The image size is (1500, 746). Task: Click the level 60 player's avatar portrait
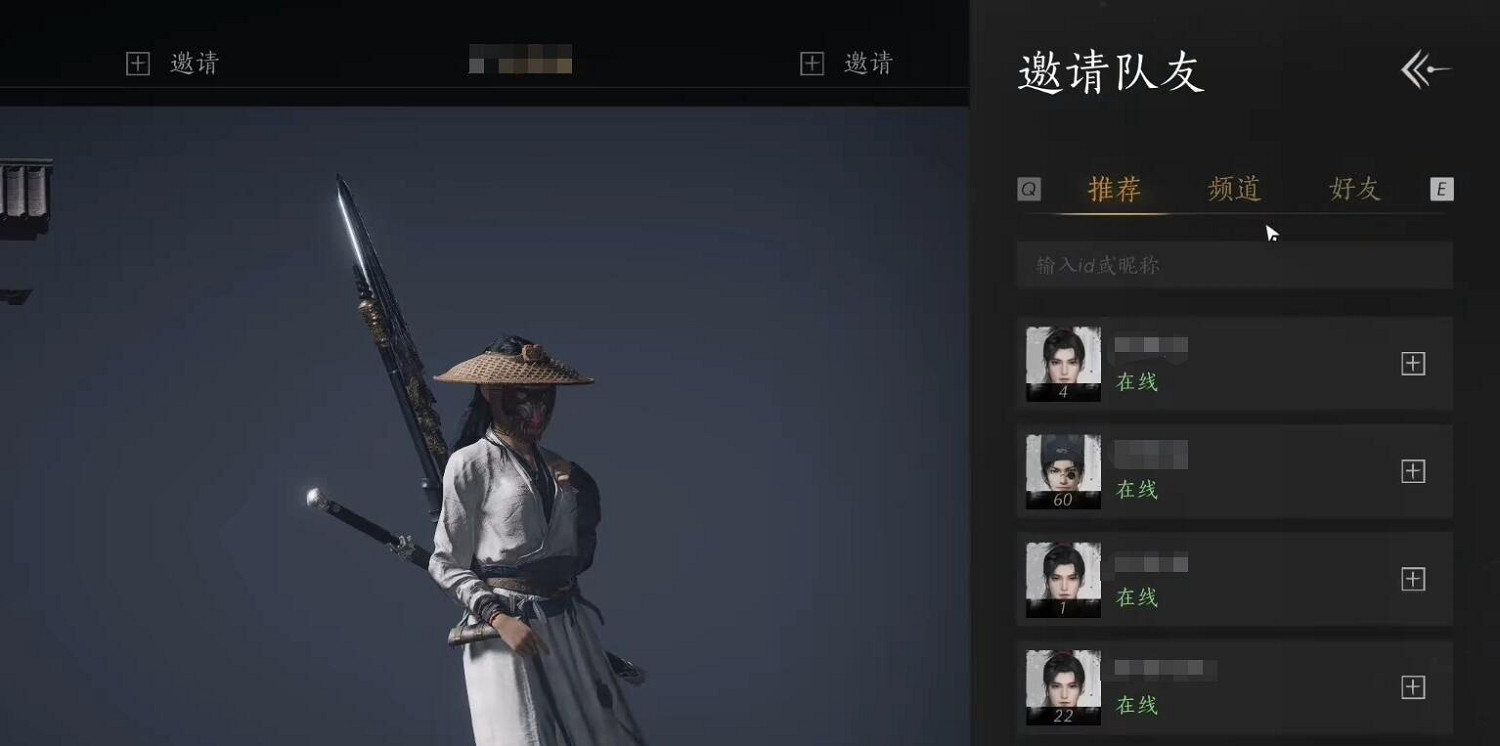point(1061,472)
